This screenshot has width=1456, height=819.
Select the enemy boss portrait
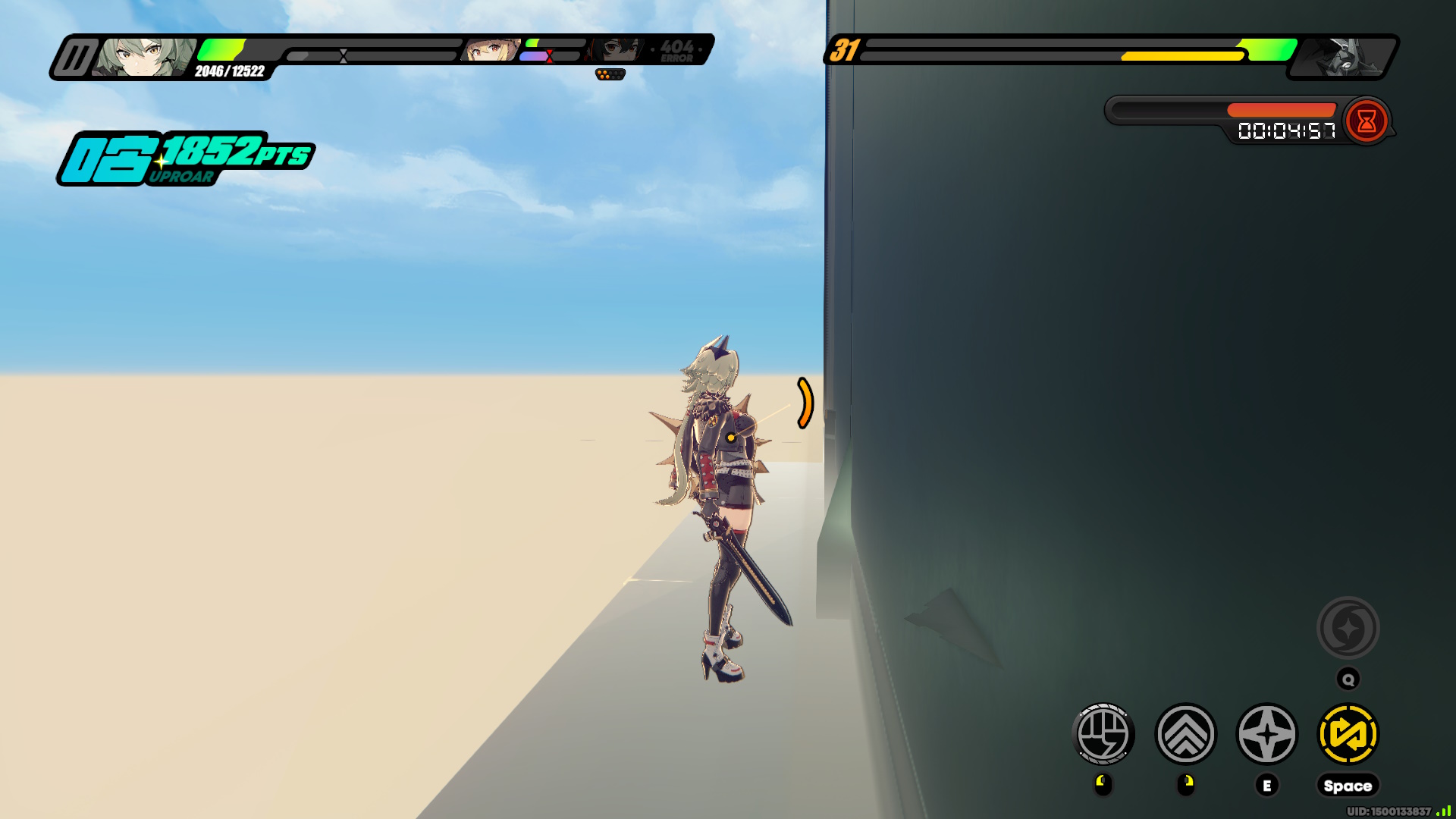click(1344, 57)
